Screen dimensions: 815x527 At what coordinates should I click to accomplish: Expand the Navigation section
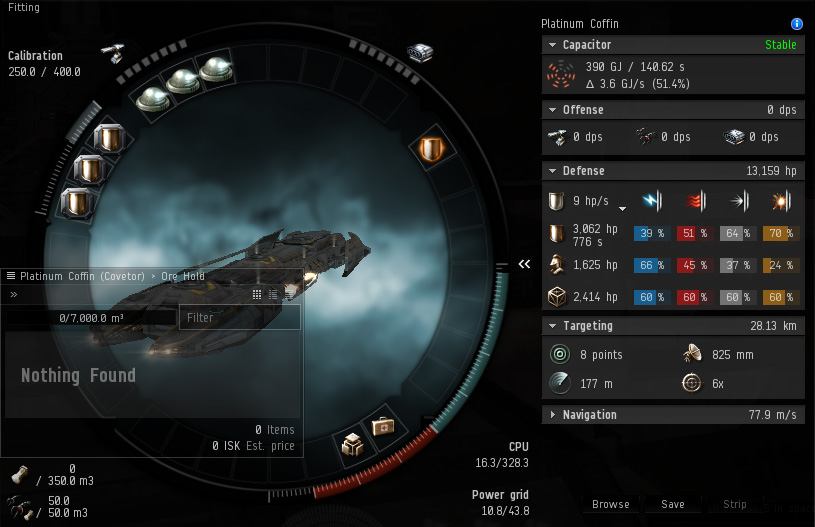coord(552,415)
